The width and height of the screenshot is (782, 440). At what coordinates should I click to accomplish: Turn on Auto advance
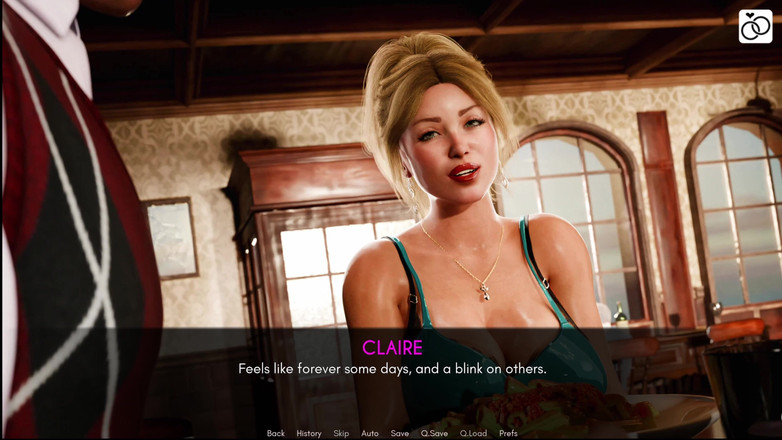(370, 433)
